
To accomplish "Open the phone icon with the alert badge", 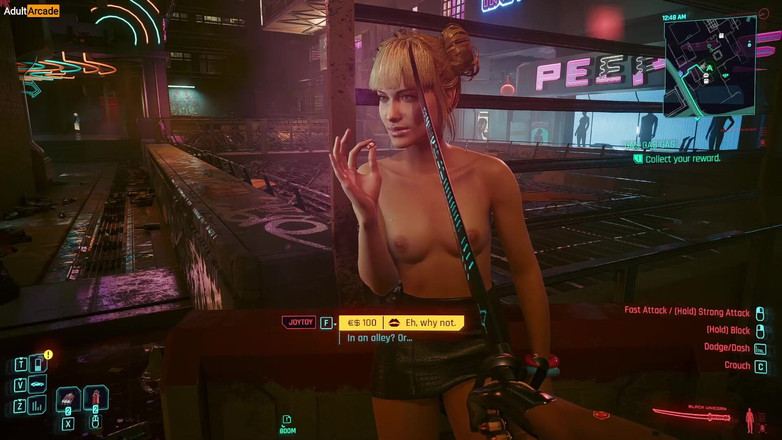I will [x=37, y=364].
